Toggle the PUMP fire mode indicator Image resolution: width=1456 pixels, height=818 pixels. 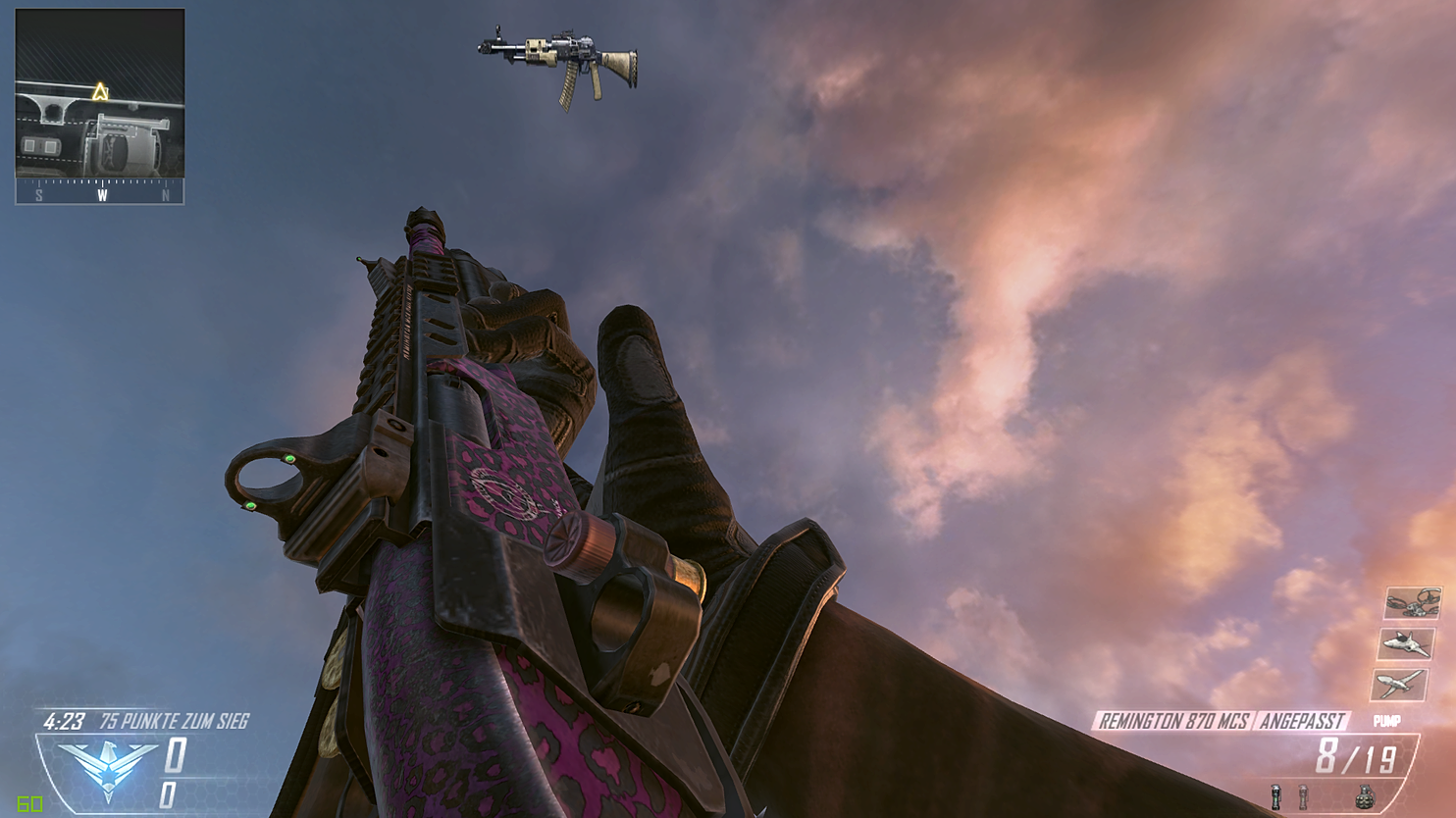(1389, 723)
